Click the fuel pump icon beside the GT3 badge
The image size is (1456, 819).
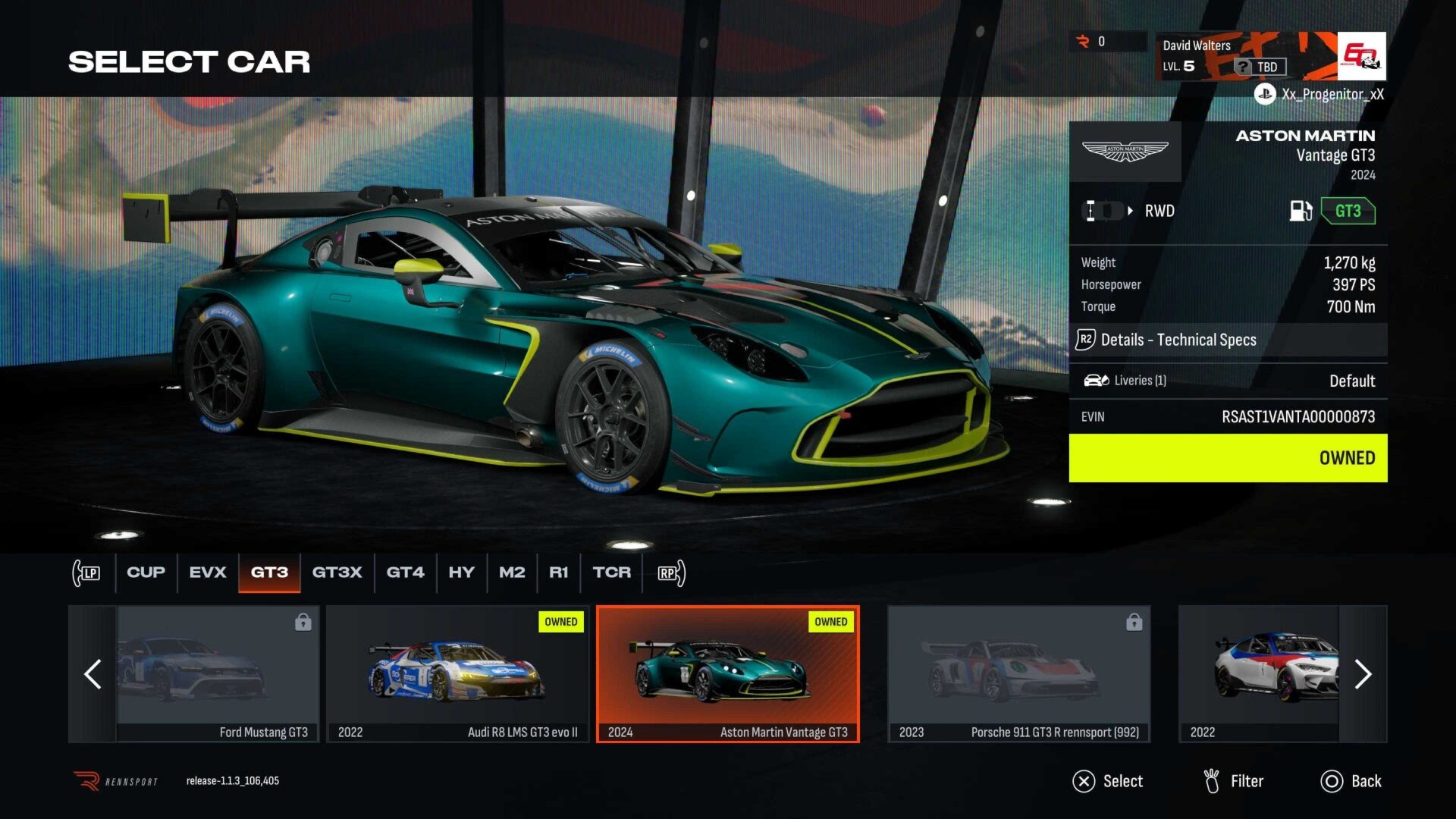1301,212
